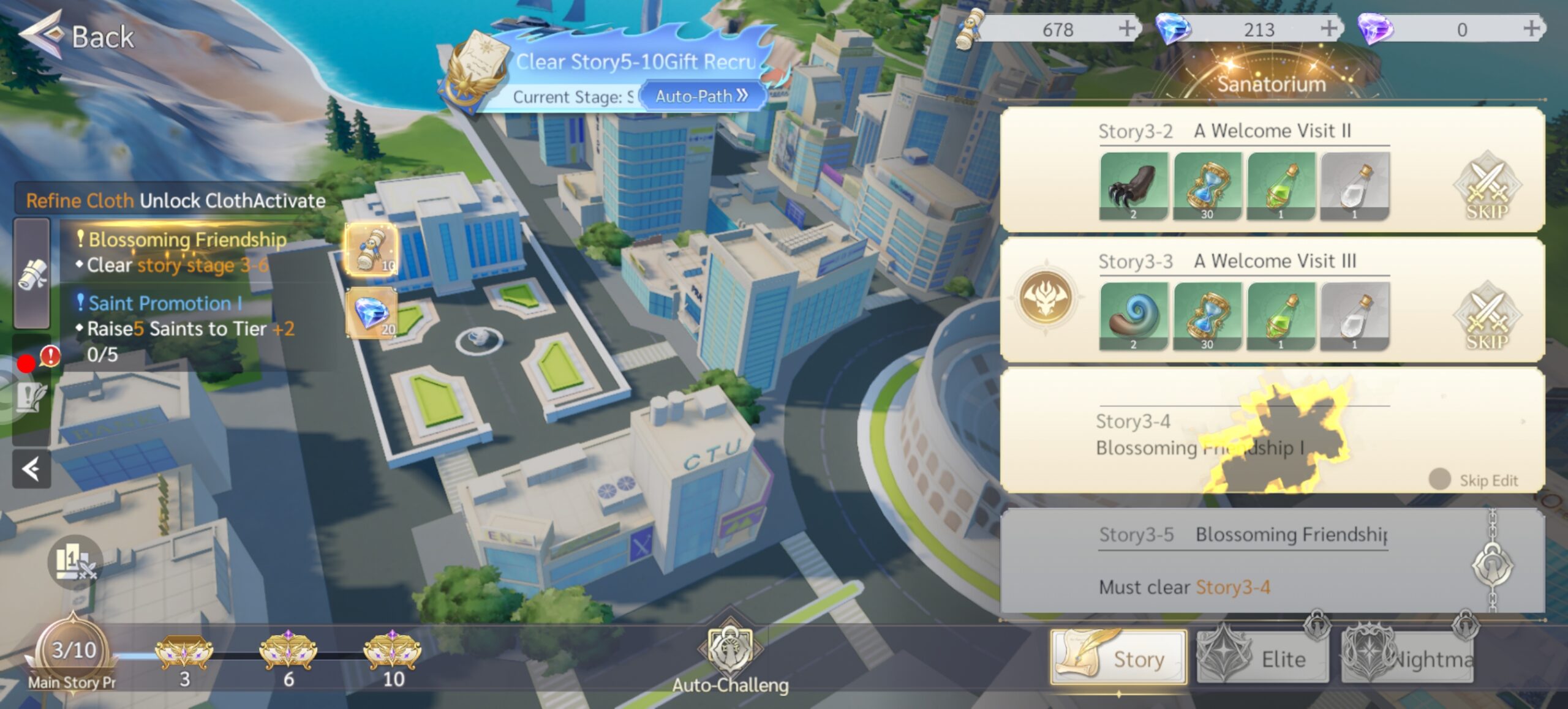Select the locked Elite tab

pos(1263,658)
